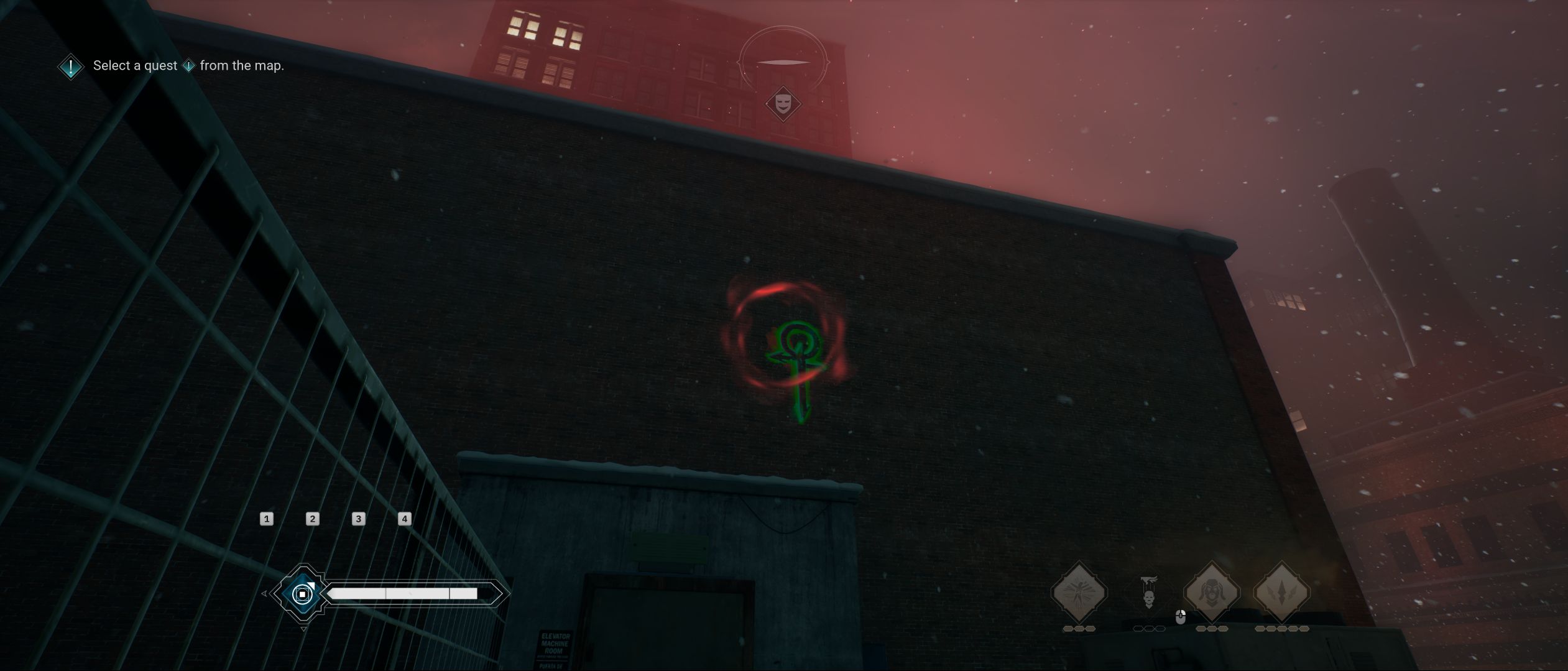Select the blue diamond weapon slot emblem
The image size is (1568, 671).
[303, 594]
